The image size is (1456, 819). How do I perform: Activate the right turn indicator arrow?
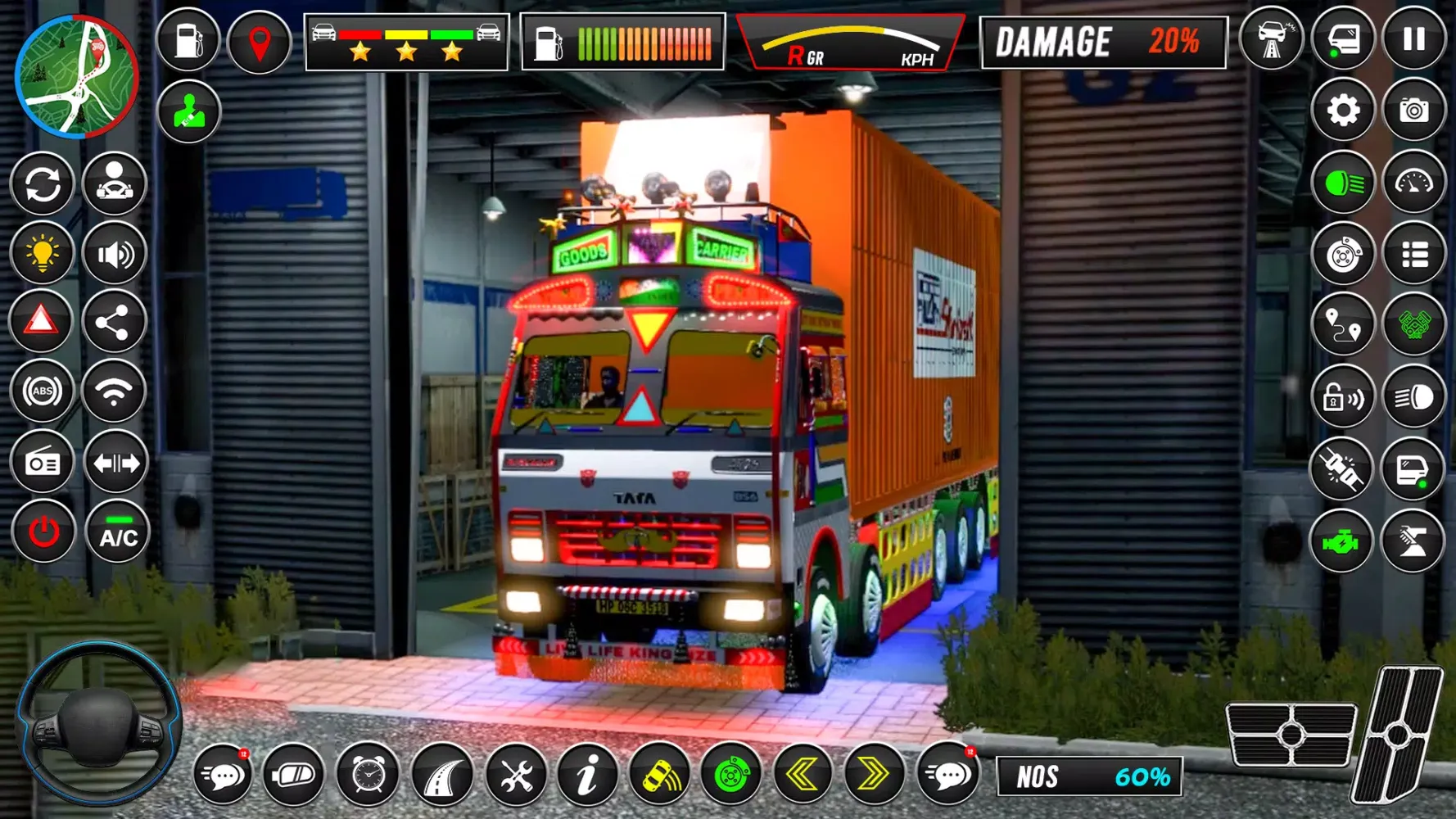click(x=873, y=774)
